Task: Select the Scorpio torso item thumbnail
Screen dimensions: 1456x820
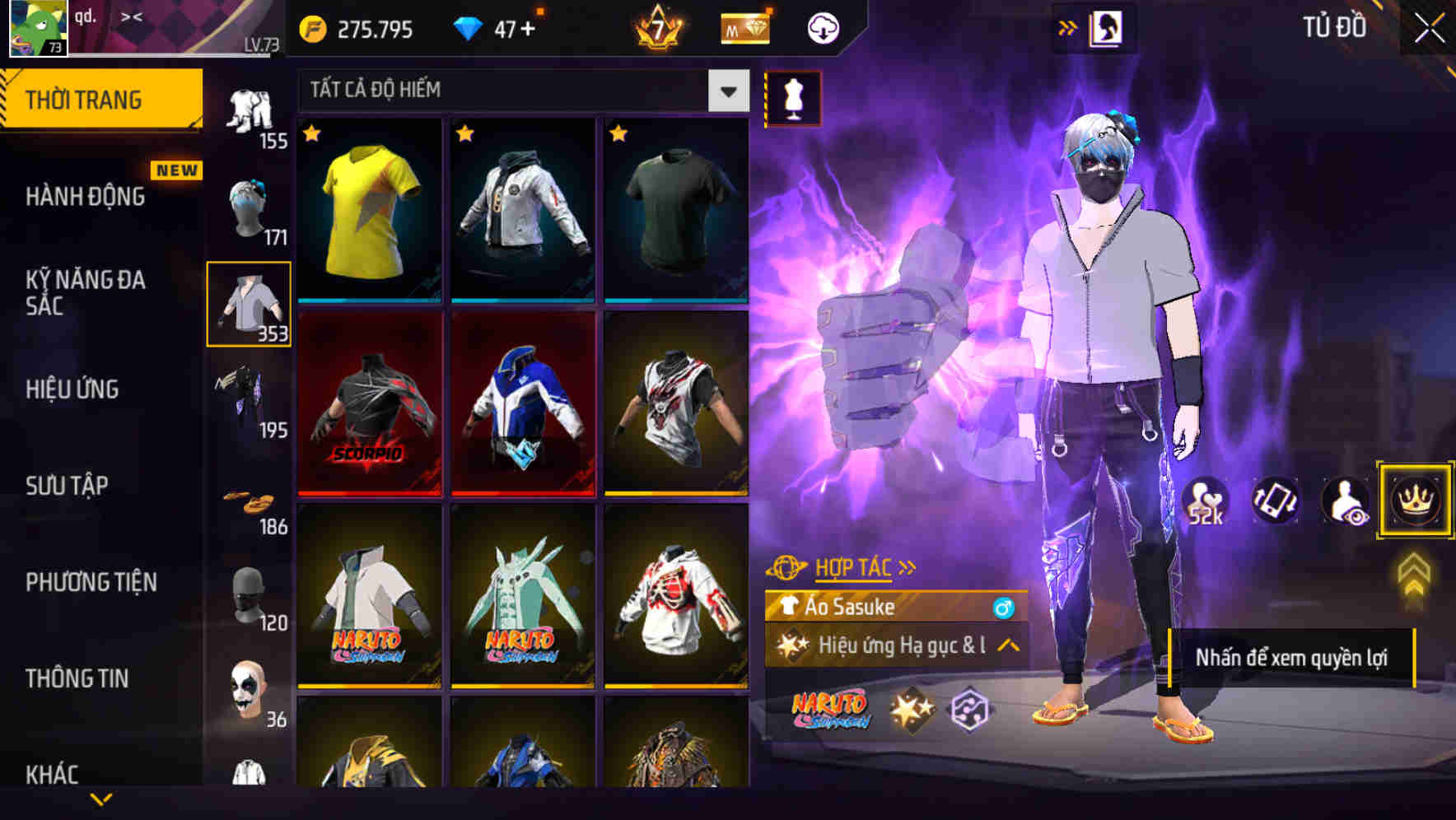Action: [370, 402]
